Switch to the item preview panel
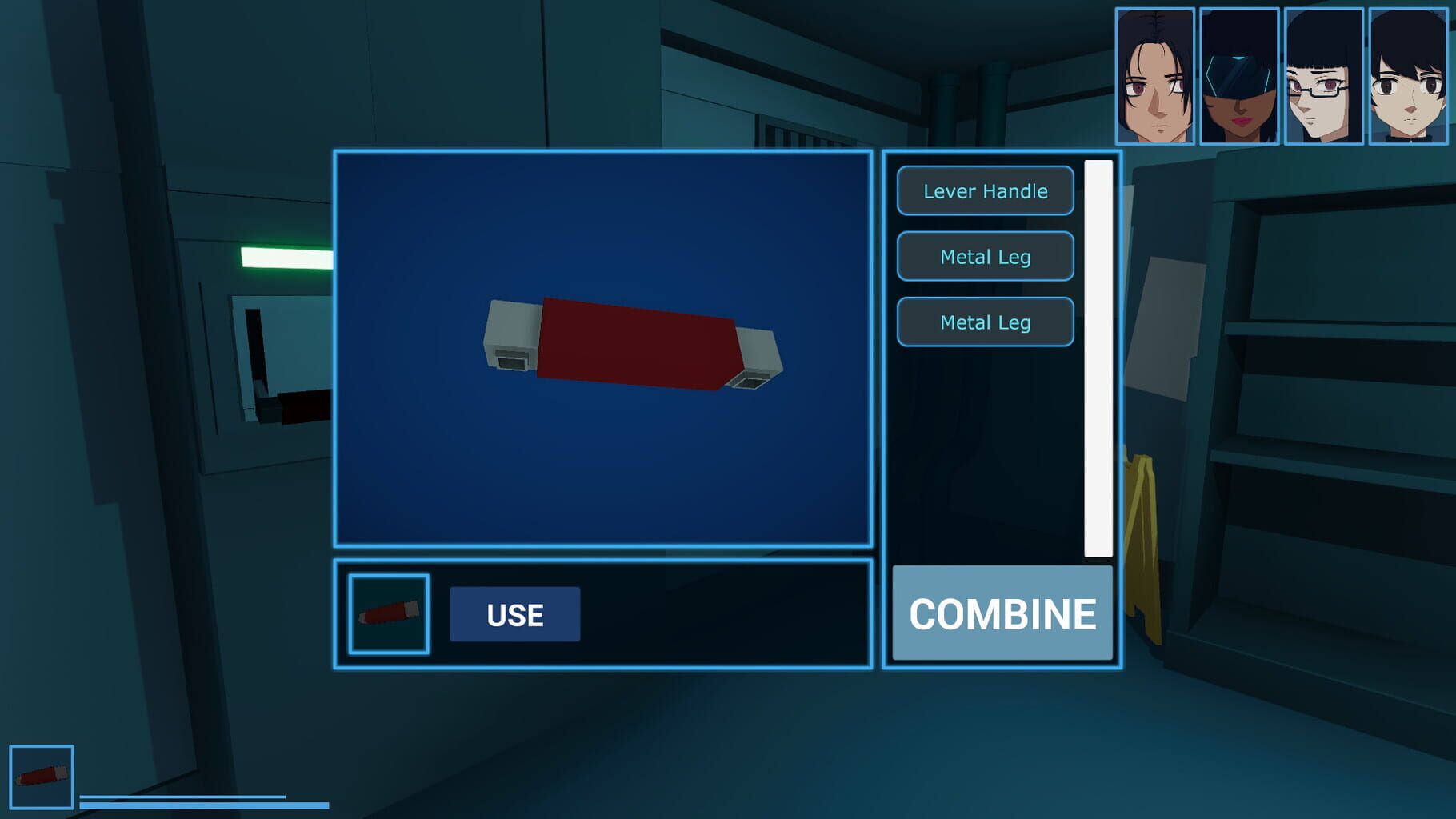1456x819 pixels. pos(604,352)
